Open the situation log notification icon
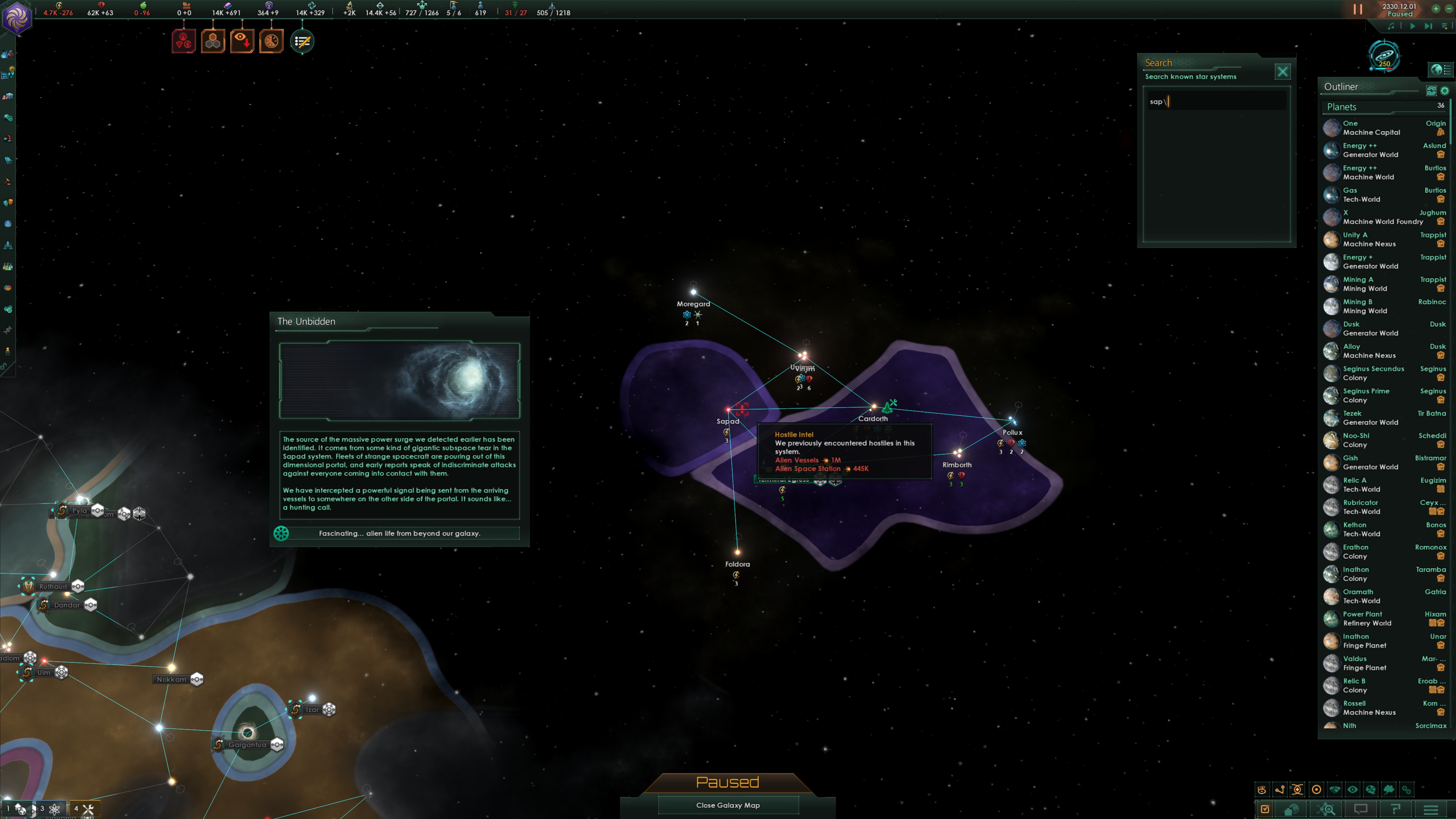Image resolution: width=1456 pixels, height=819 pixels. click(302, 41)
